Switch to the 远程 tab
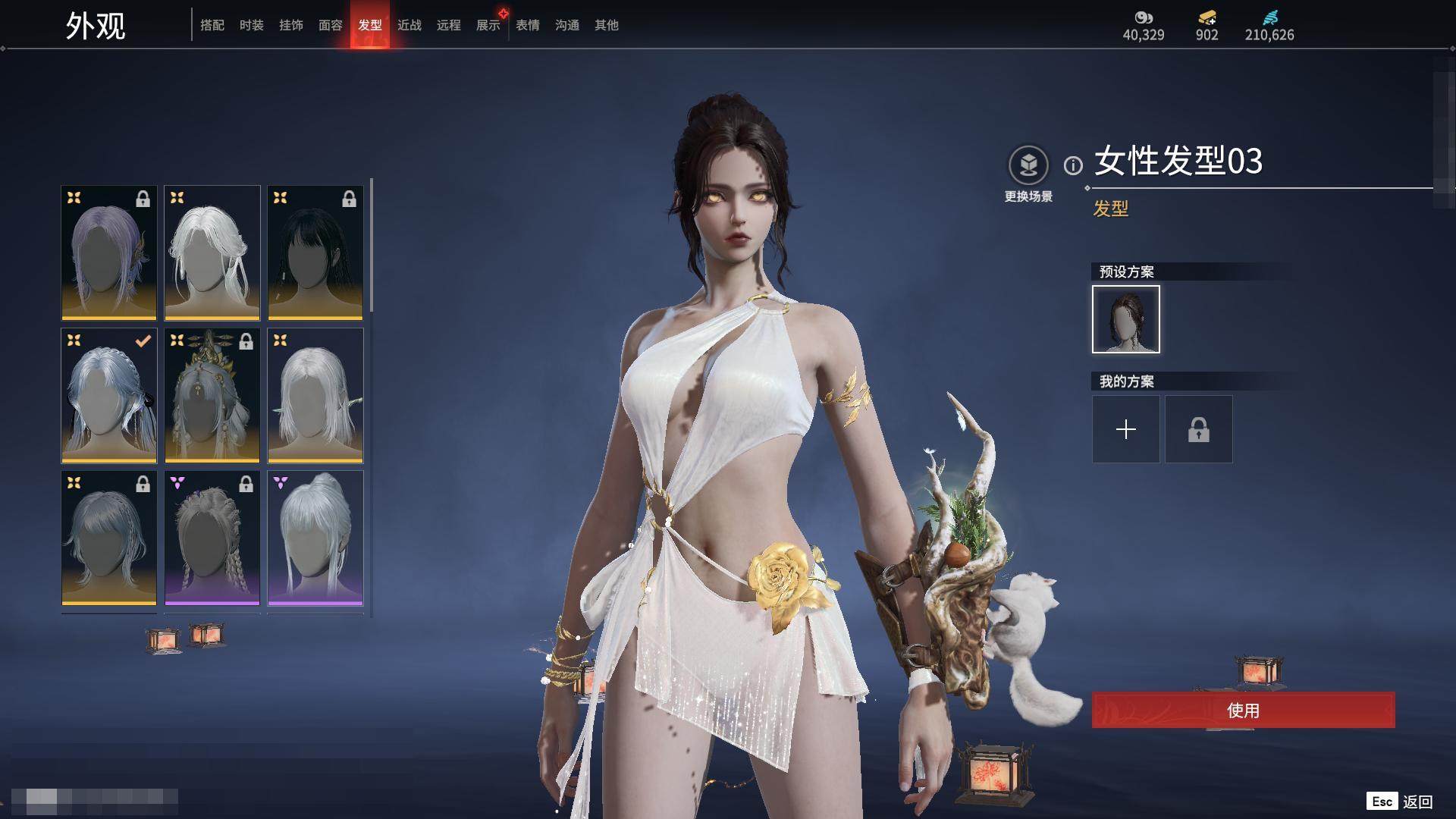Image resolution: width=1456 pixels, height=819 pixels. [x=449, y=25]
